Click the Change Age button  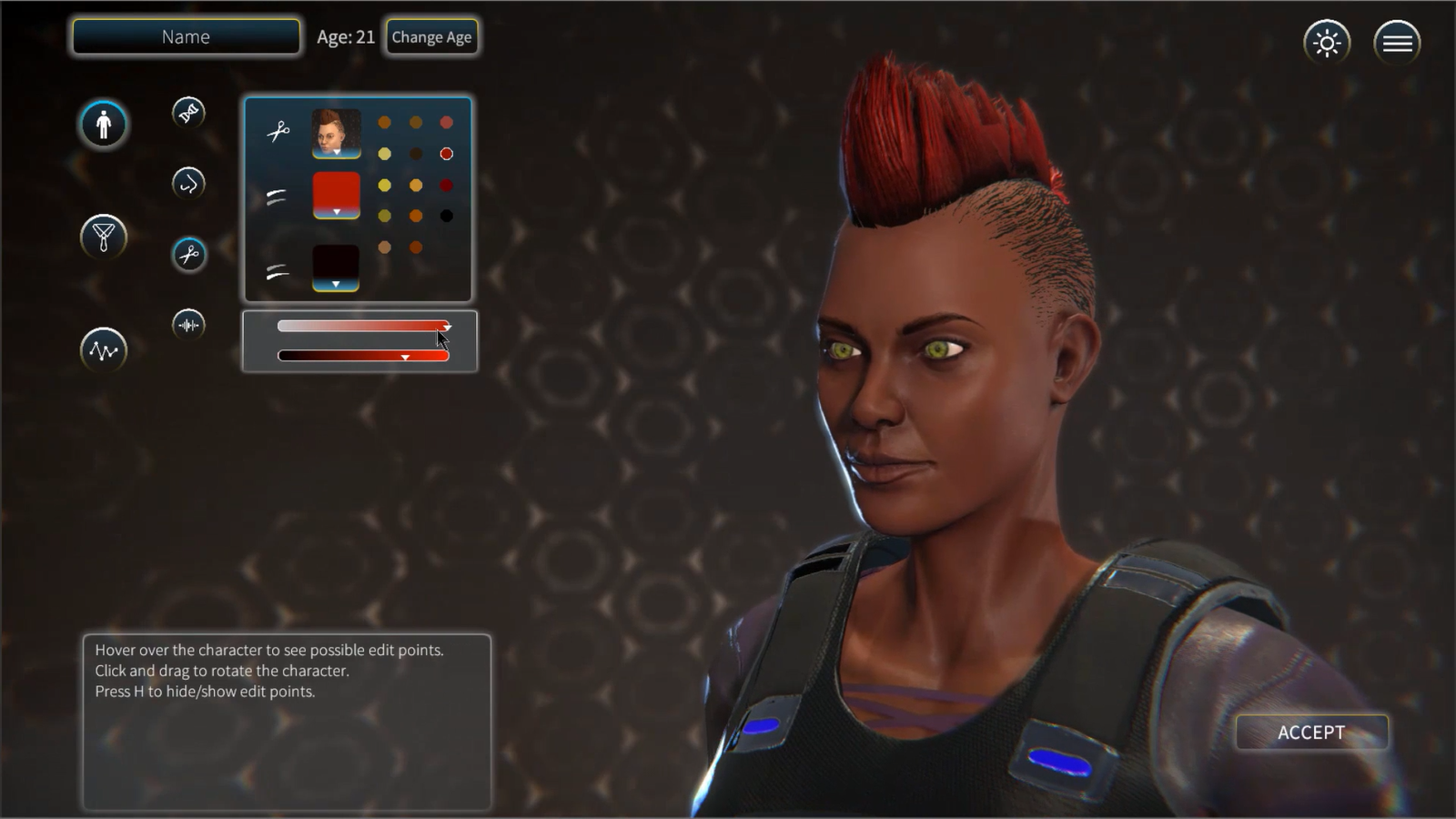click(x=431, y=36)
